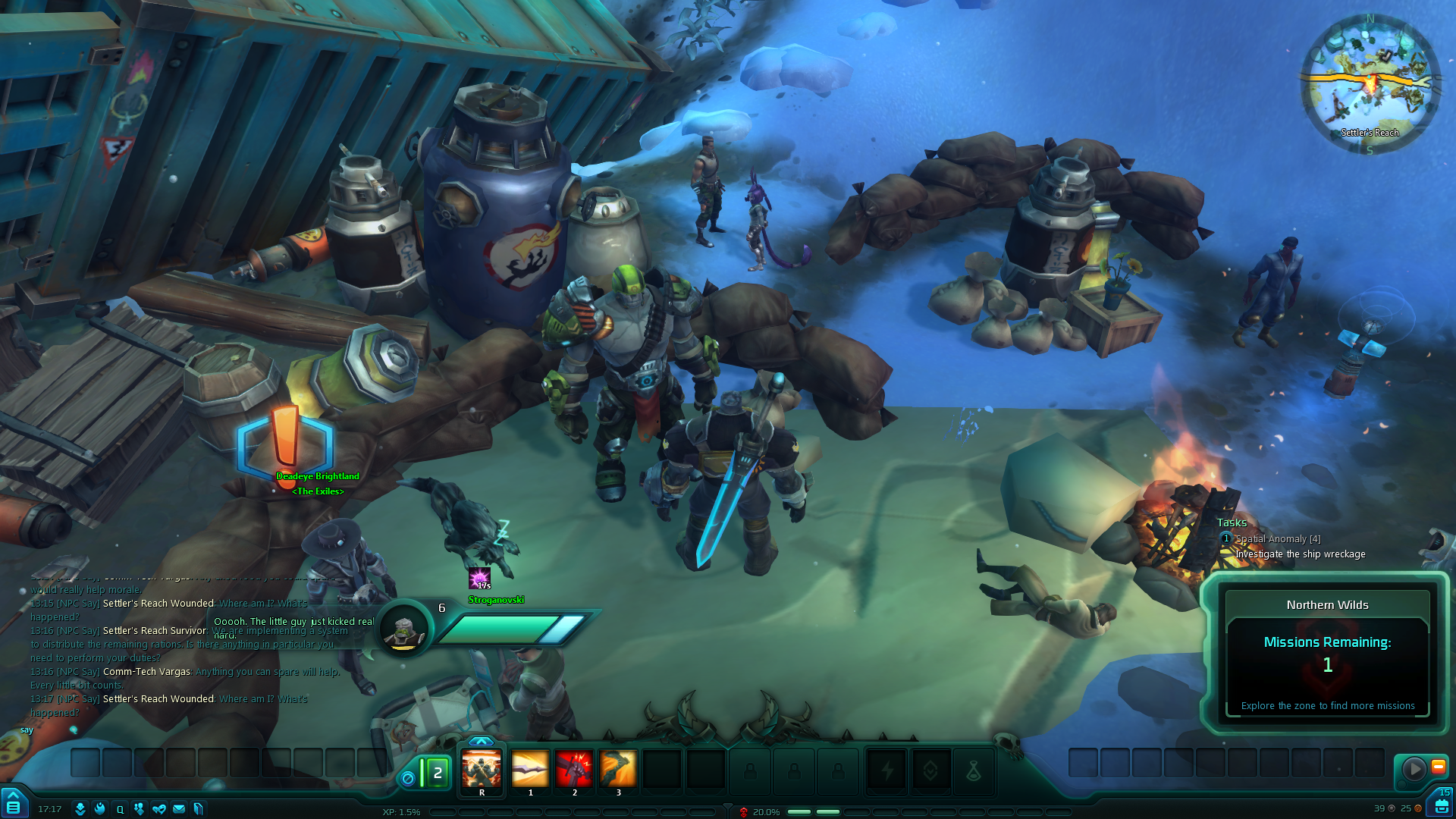Open the Q magnifier icon in toolbar

click(x=120, y=809)
